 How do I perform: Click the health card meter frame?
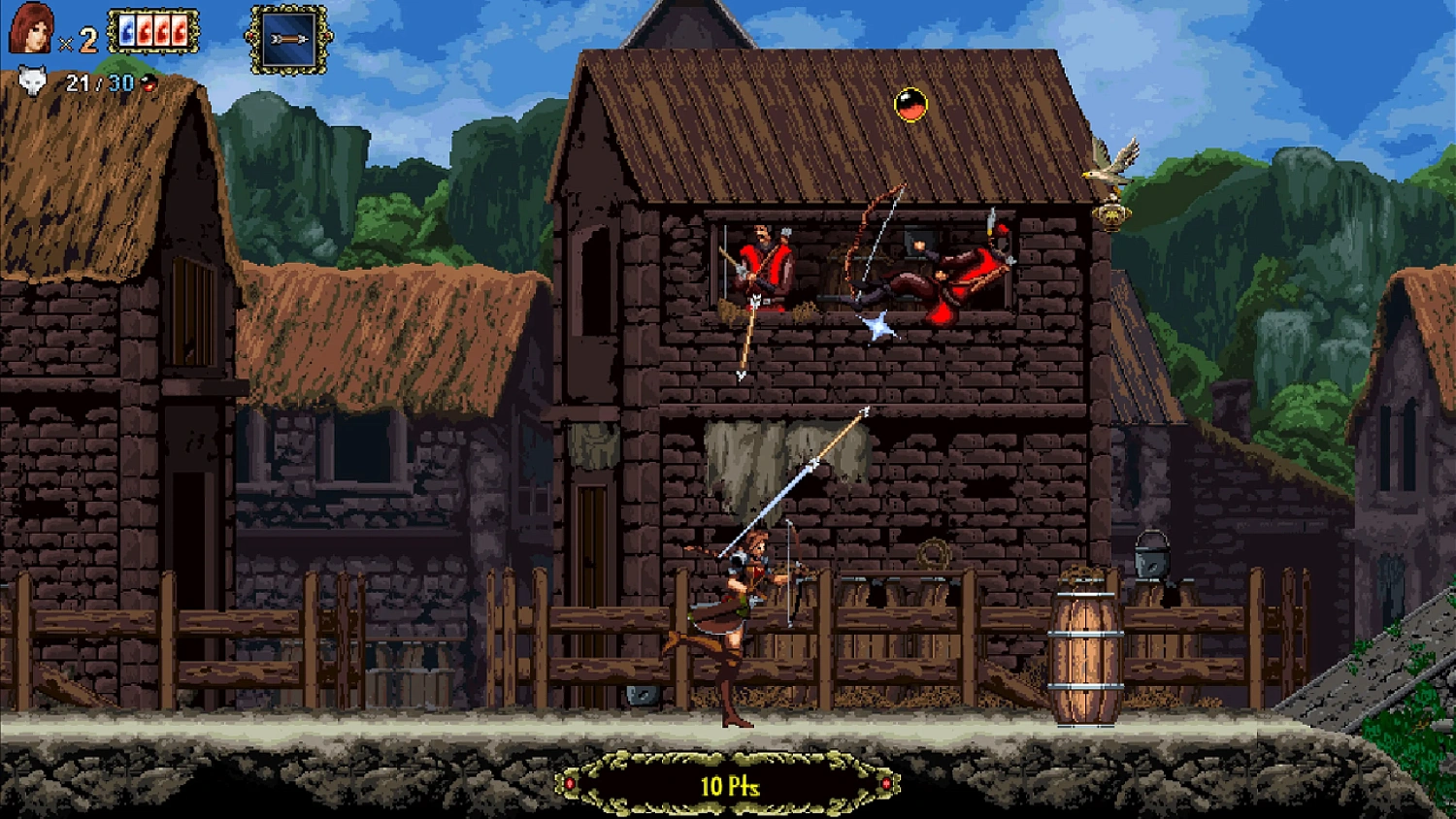point(152,30)
